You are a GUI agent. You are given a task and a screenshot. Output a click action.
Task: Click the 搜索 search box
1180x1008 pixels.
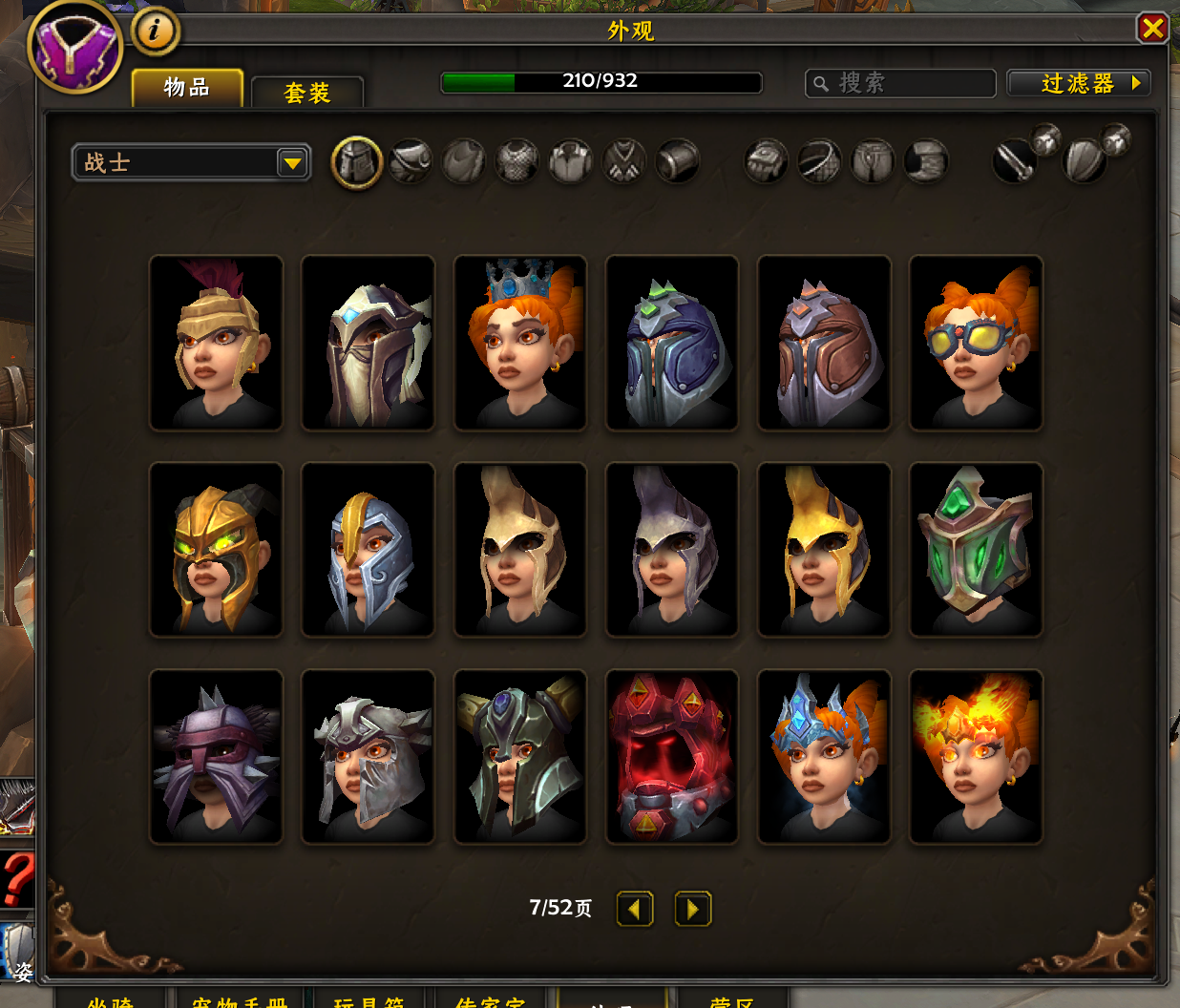(900, 83)
